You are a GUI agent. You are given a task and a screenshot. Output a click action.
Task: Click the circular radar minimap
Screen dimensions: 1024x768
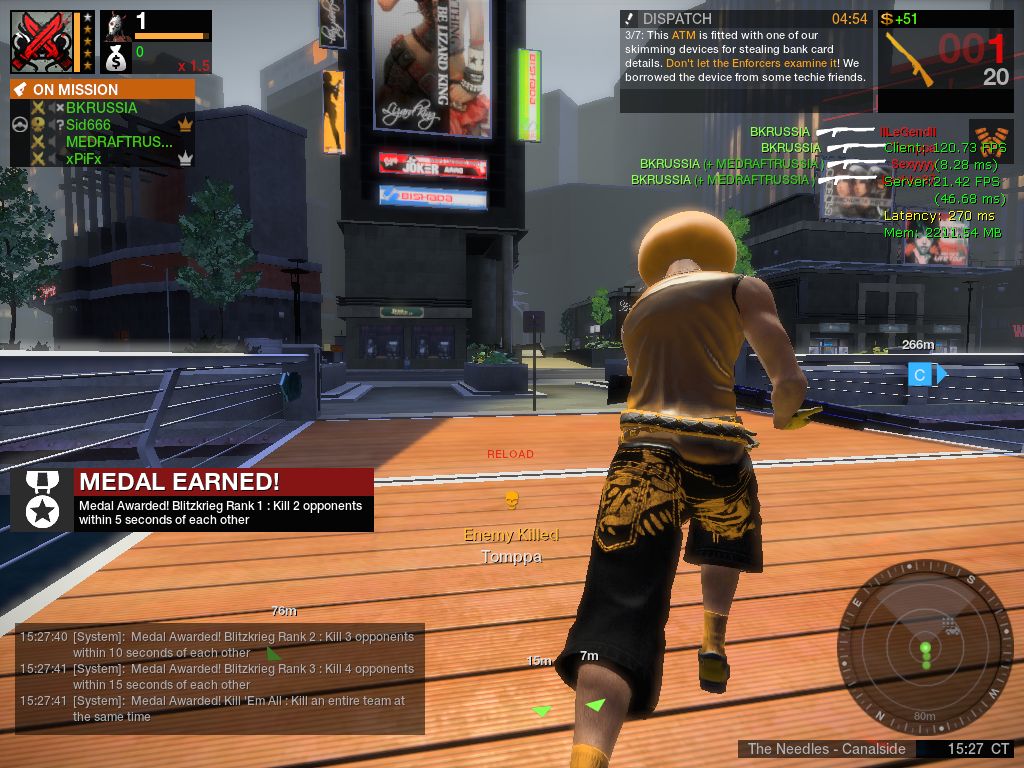click(925, 646)
